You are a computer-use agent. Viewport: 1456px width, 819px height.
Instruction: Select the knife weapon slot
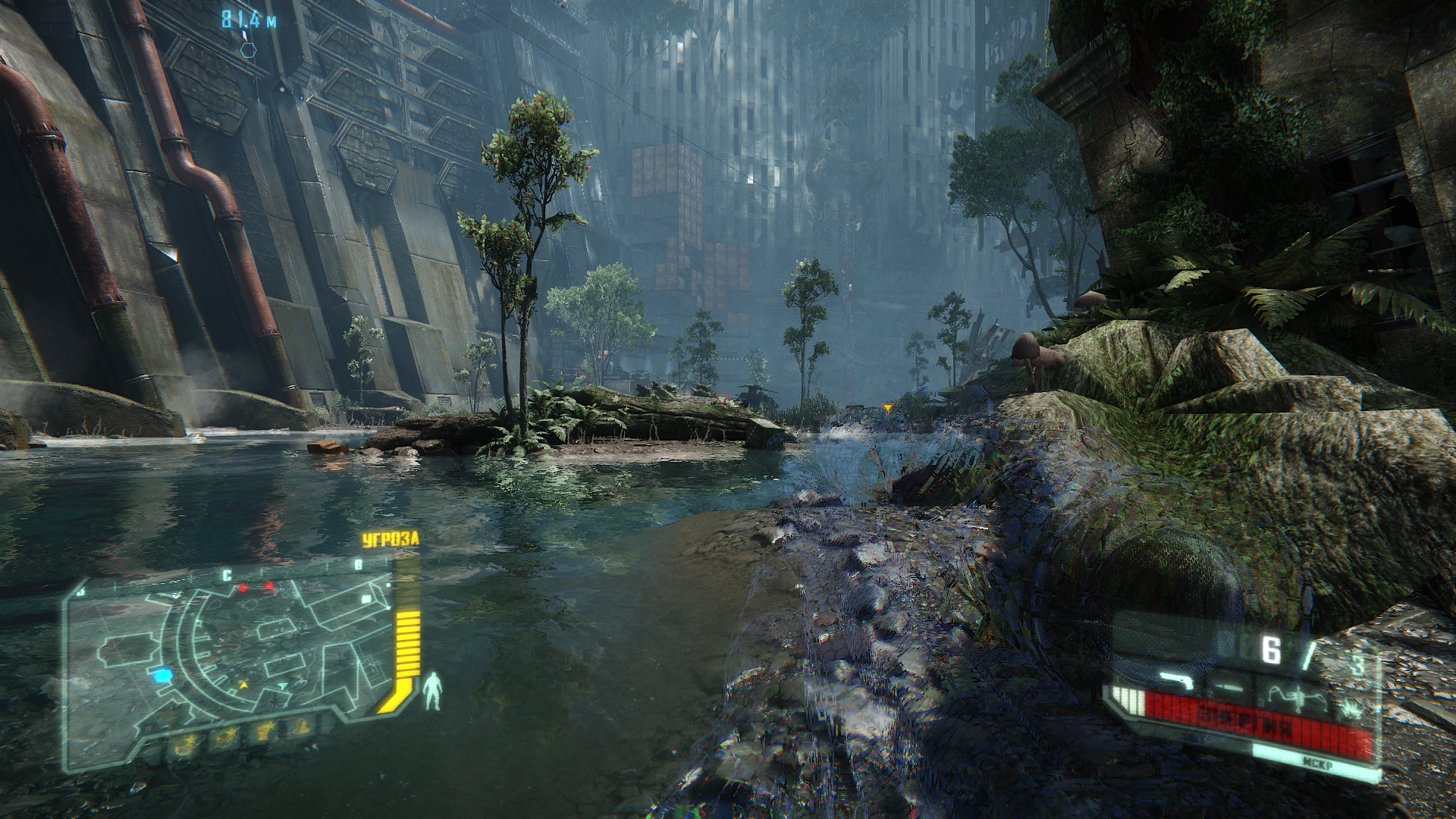[x=1230, y=686]
